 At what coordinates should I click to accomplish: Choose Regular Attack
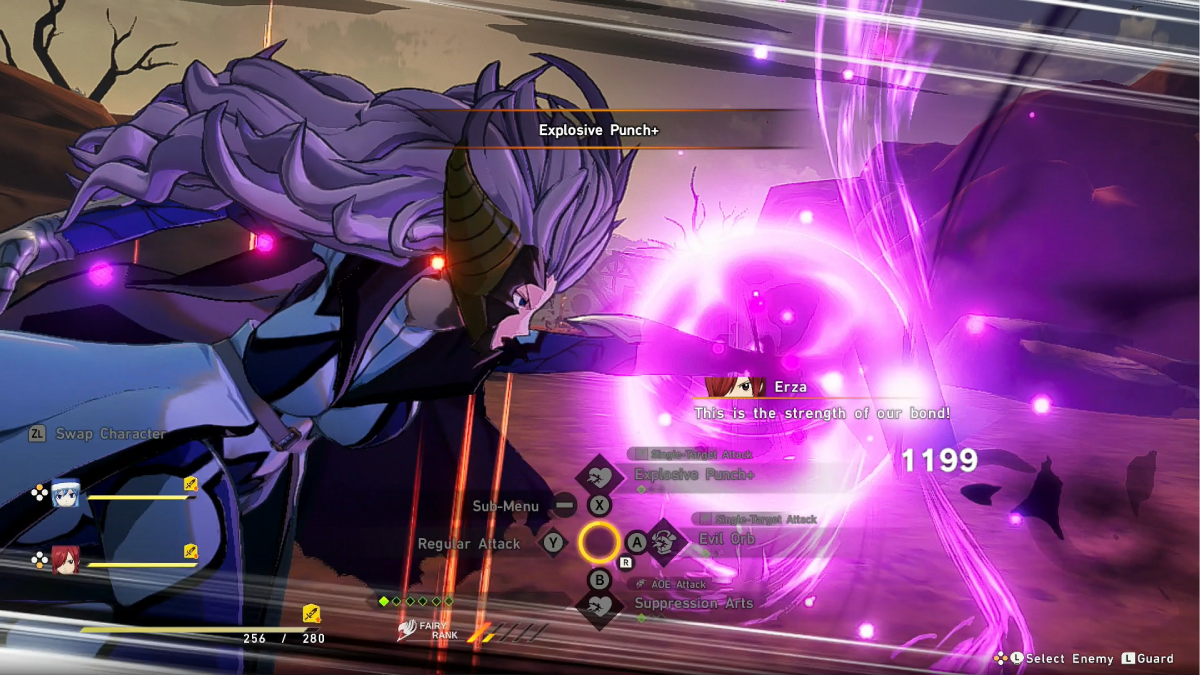pos(469,543)
